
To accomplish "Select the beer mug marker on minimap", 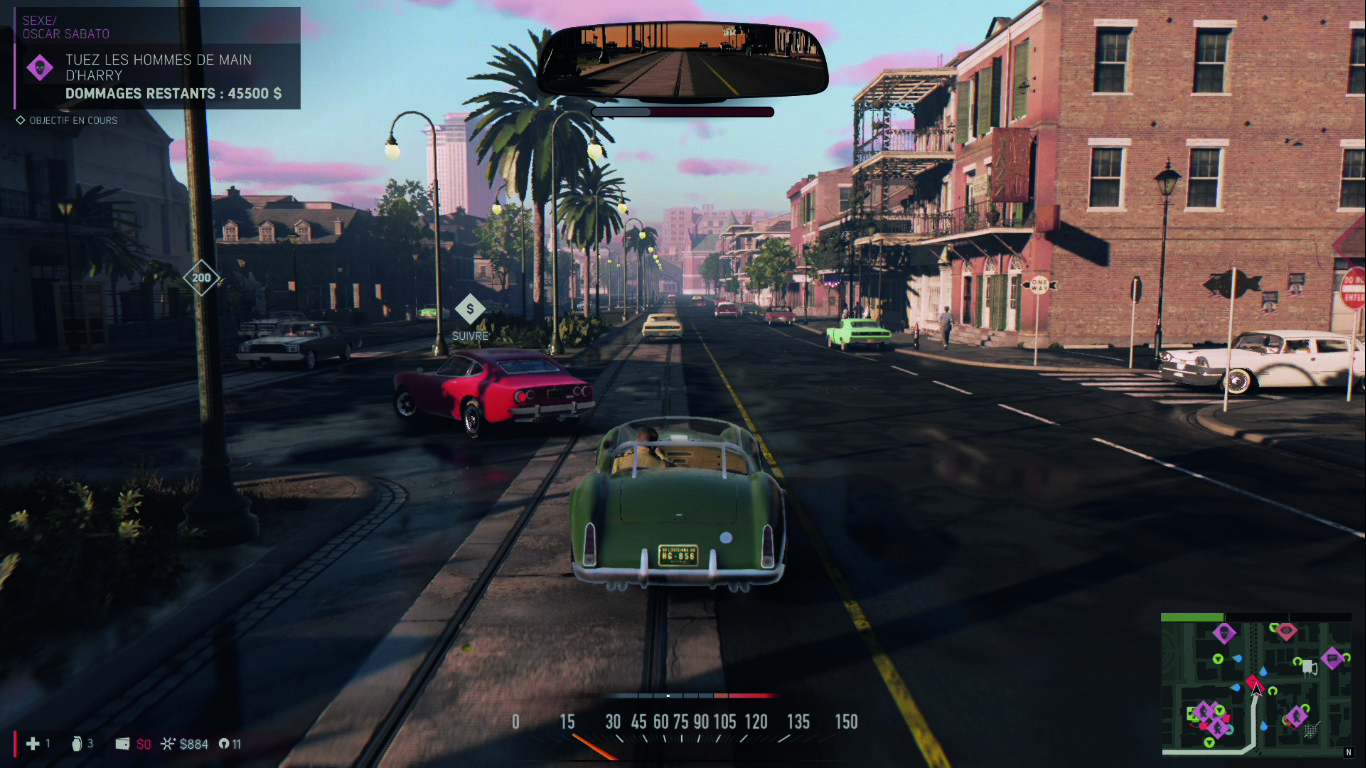I will [x=1308, y=666].
